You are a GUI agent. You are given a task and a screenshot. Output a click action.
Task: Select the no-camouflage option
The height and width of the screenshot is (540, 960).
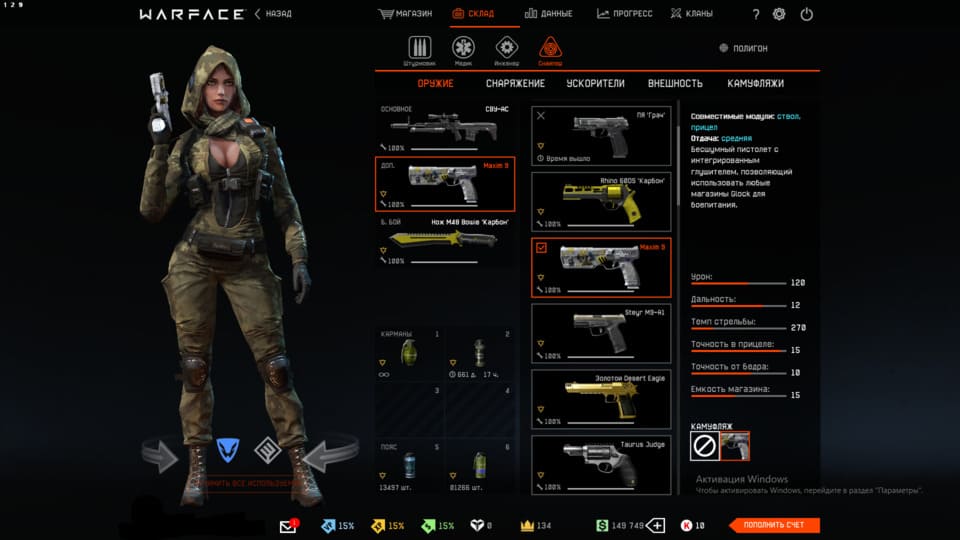pyautogui.click(x=704, y=446)
